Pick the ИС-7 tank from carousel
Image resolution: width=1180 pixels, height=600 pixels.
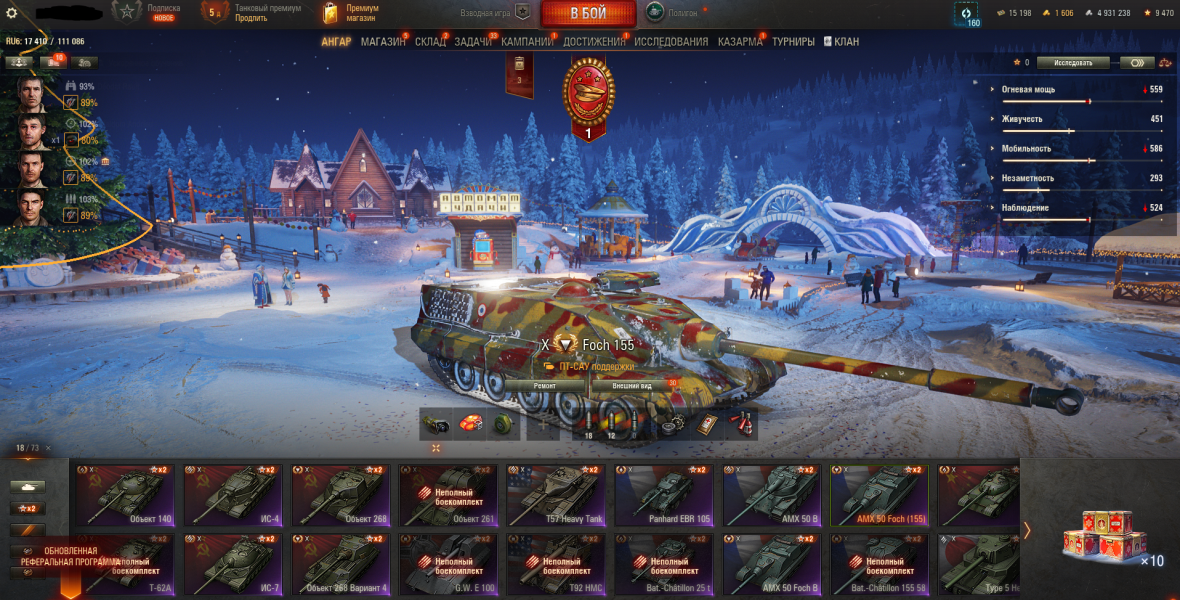pyautogui.click(x=234, y=564)
